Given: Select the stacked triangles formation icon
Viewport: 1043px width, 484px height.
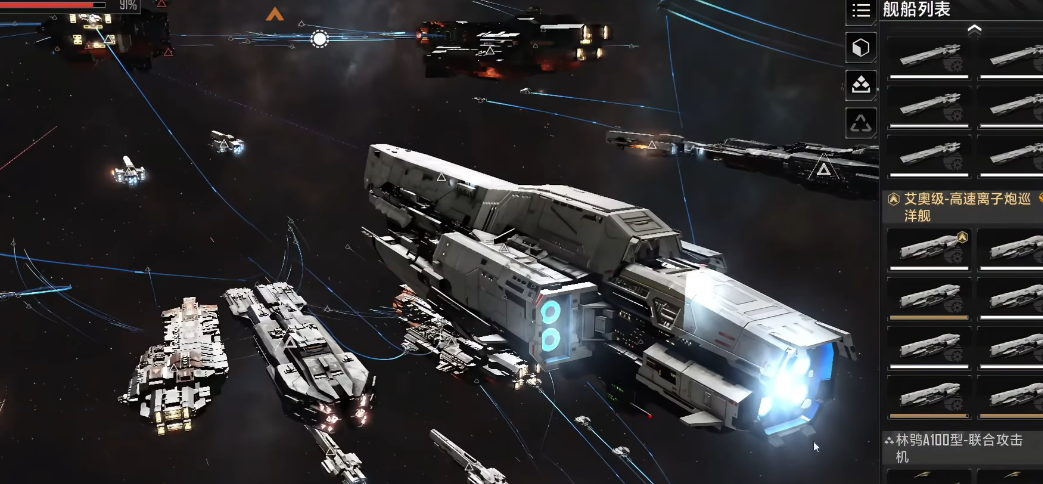Looking at the screenshot, I should (x=861, y=85).
